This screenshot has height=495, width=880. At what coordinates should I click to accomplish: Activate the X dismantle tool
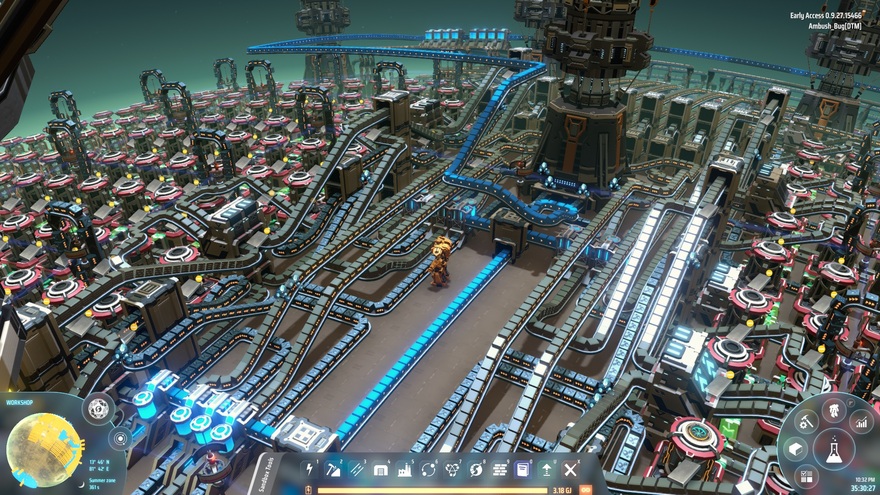point(571,469)
